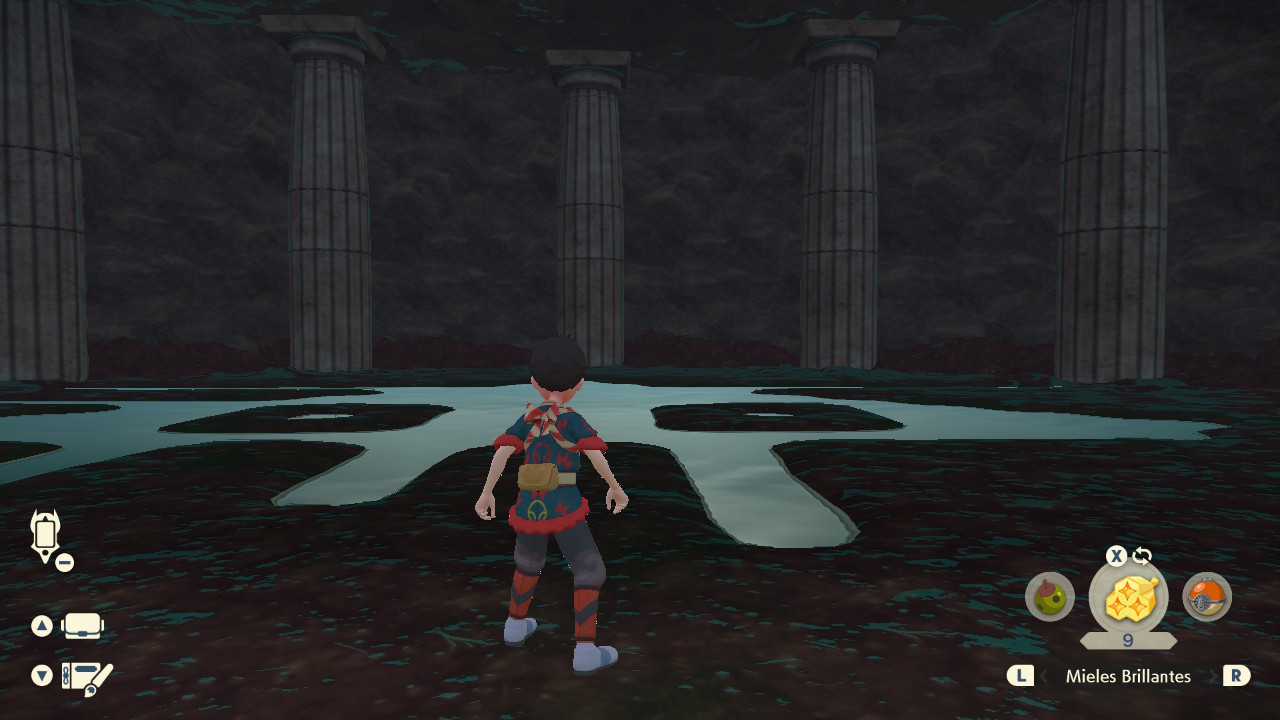The image size is (1280, 720).
Task: Click the L button icon near the item name
Action: pyautogui.click(x=1021, y=676)
